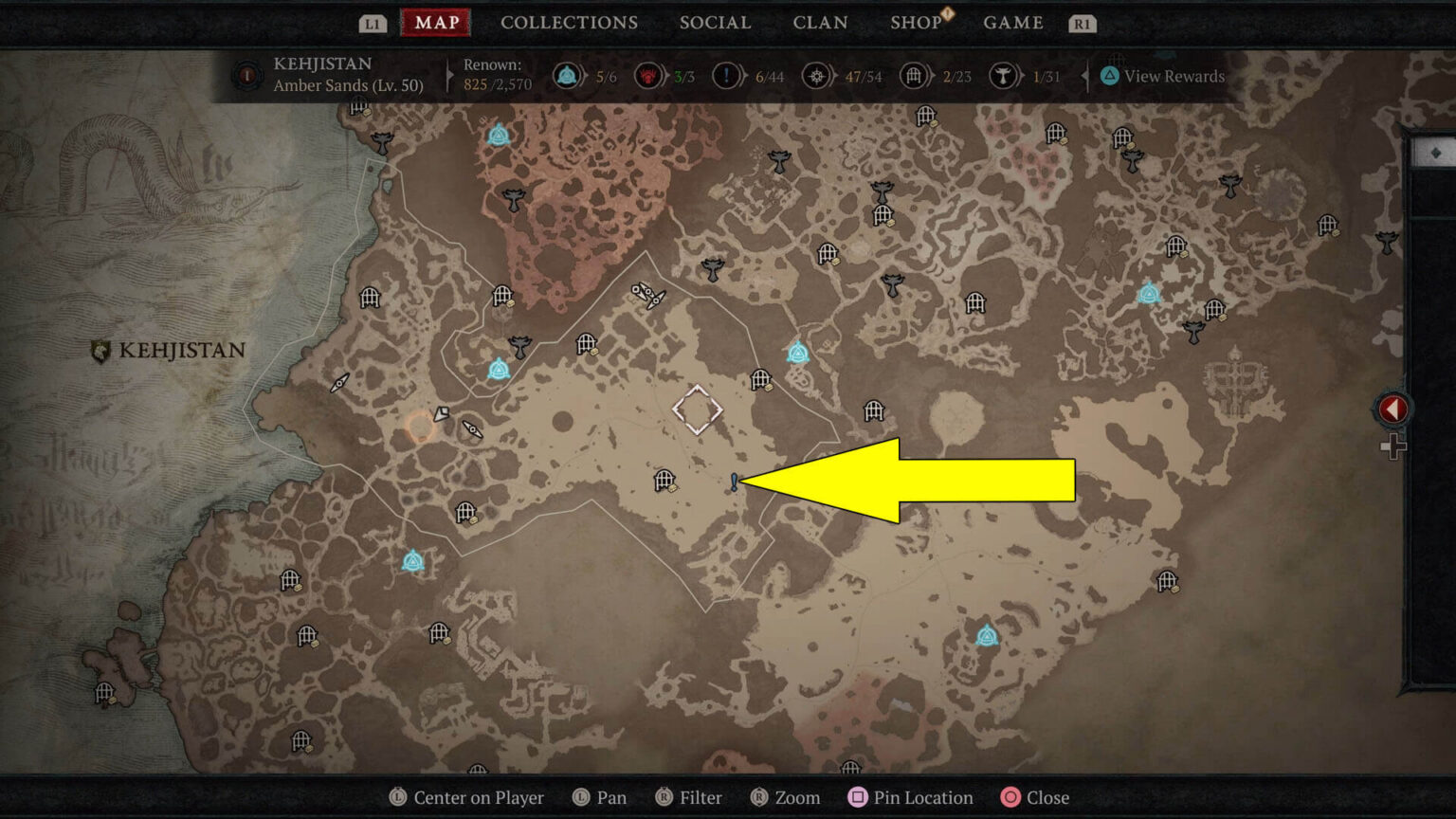Click the Kehjistan region emblem on the left
The image size is (1456, 819).
pos(99,350)
